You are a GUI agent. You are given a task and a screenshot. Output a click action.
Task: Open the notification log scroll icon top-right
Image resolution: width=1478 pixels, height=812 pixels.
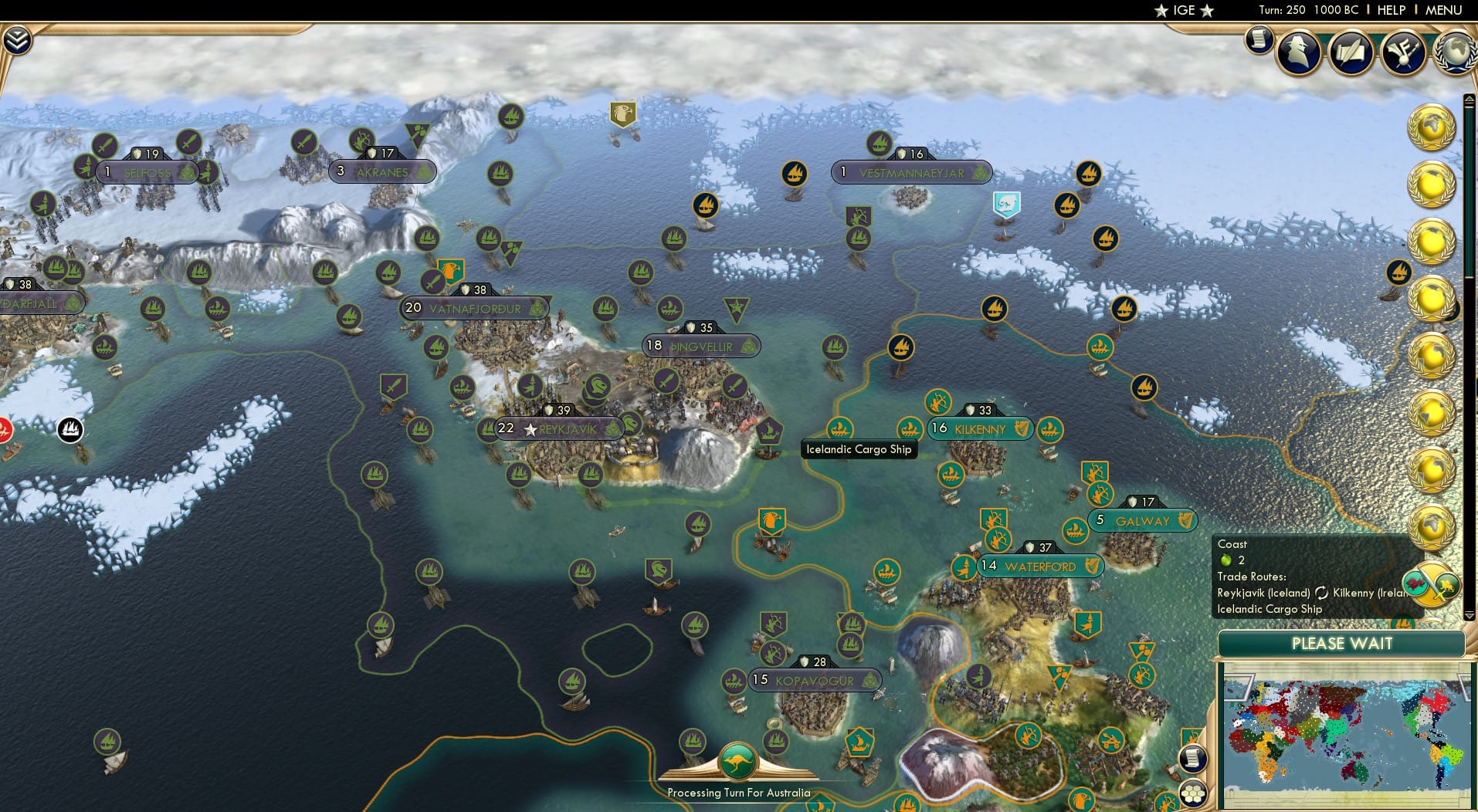(x=1257, y=41)
